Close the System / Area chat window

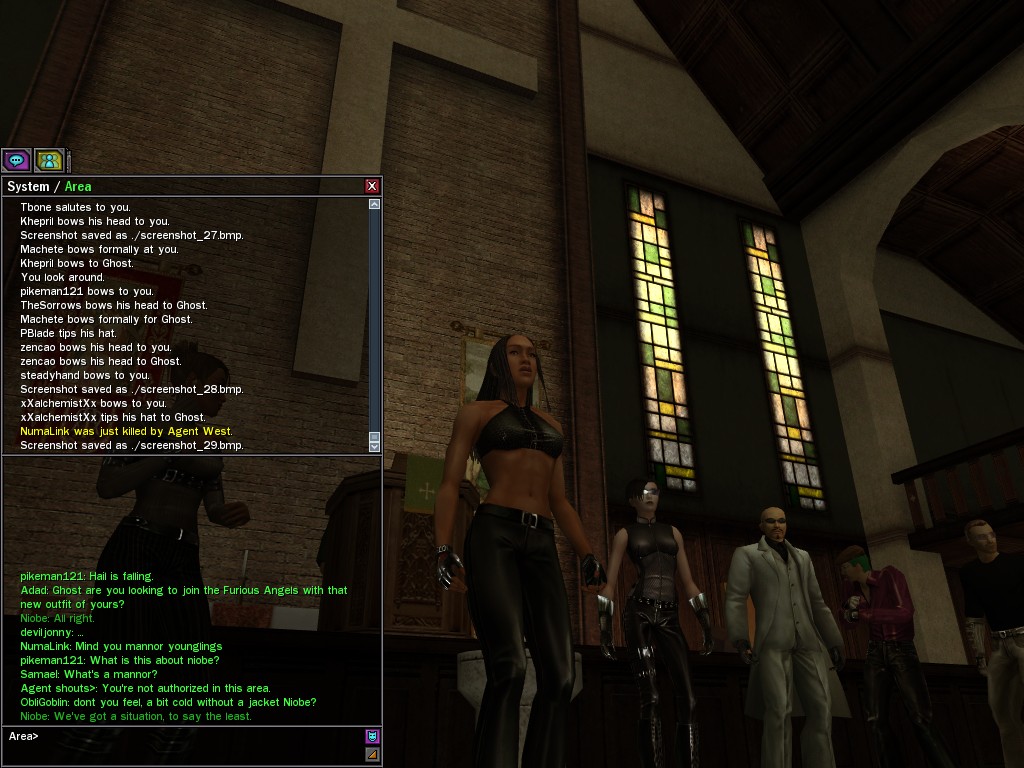tap(372, 186)
